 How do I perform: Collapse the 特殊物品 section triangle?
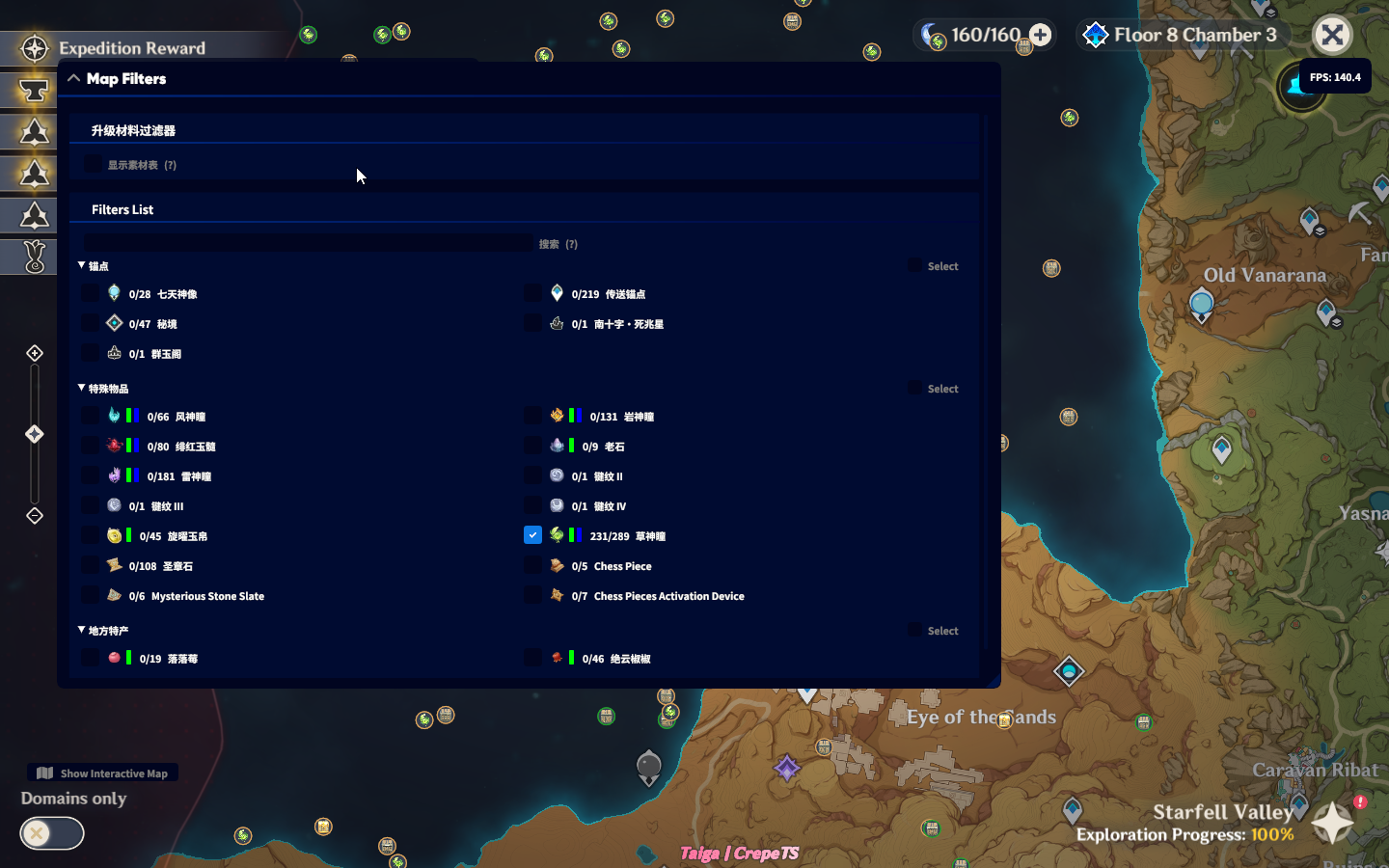coord(81,388)
